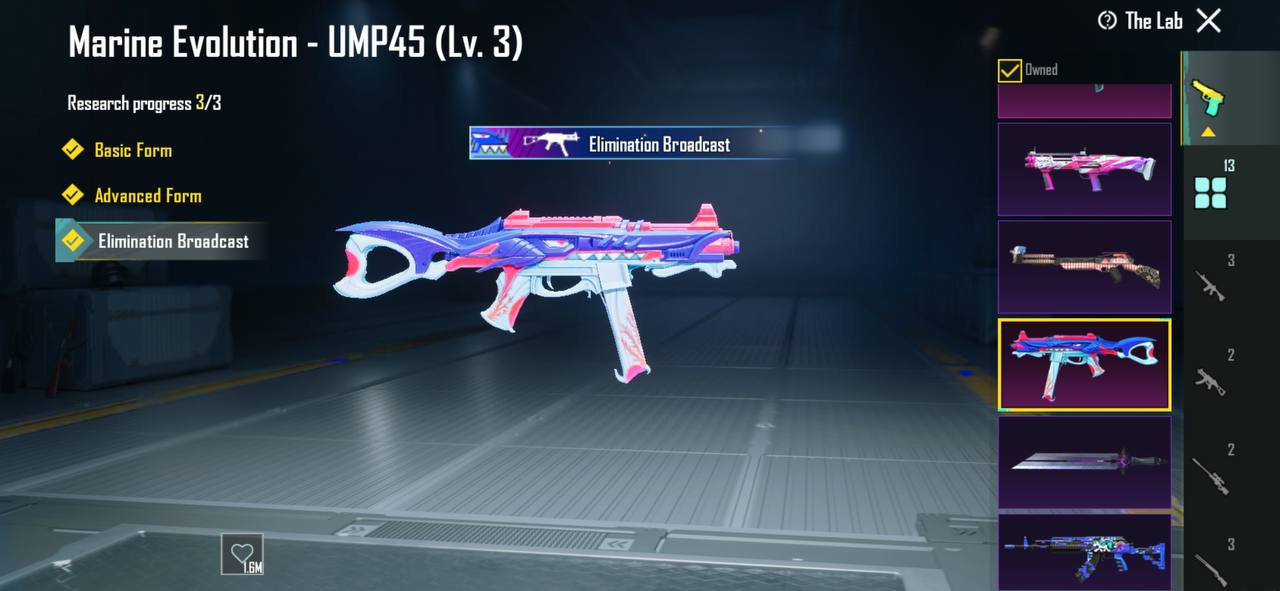This screenshot has height=591, width=1280.
Task: Select the pink and white shotgun skin thumbnail
Action: (1084, 169)
